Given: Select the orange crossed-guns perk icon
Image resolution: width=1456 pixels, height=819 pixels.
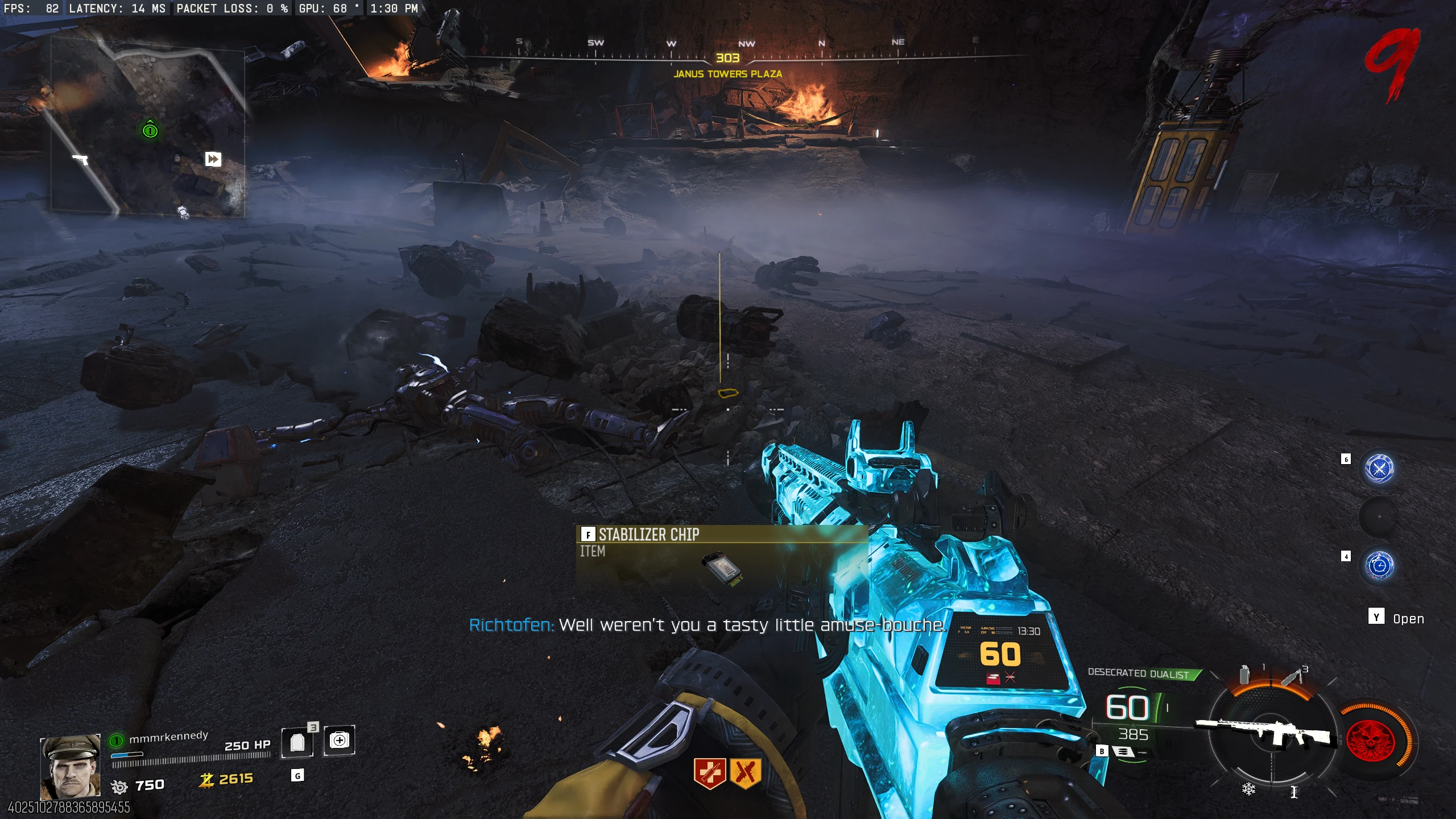Looking at the screenshot, I should (x=746, y=773).
